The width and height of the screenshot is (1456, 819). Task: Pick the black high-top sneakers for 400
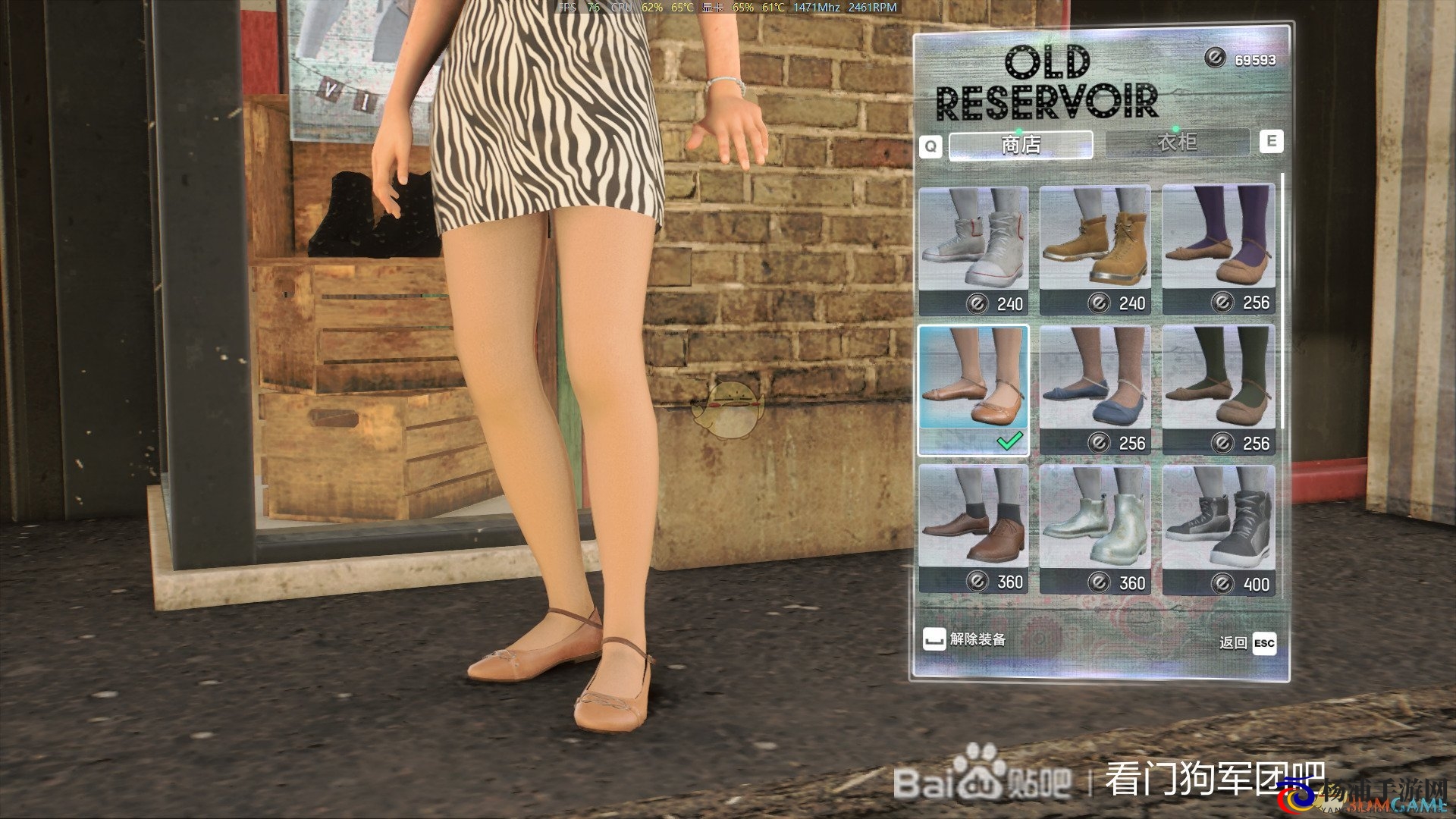[x=1219, y=529]
